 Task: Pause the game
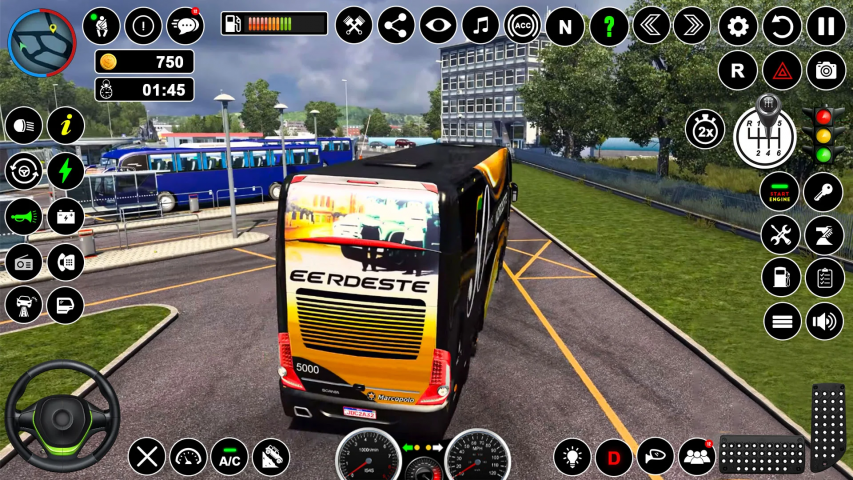tap(825, 25)
